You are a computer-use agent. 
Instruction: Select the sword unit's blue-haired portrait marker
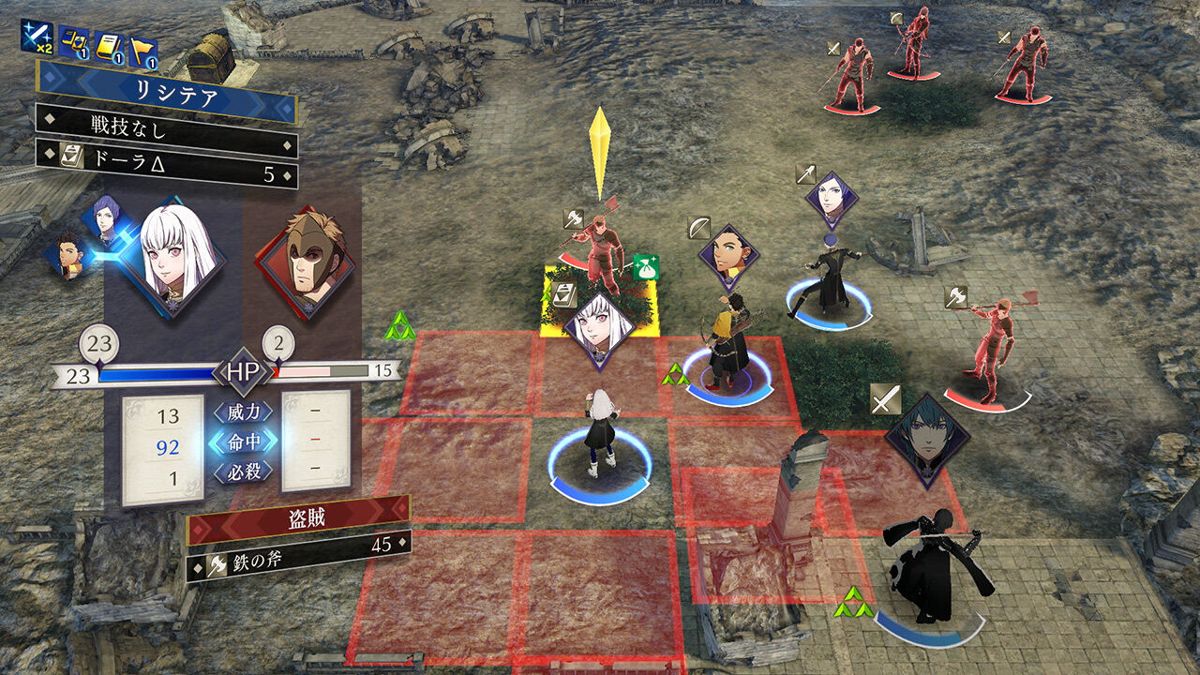tap(928, 438)
